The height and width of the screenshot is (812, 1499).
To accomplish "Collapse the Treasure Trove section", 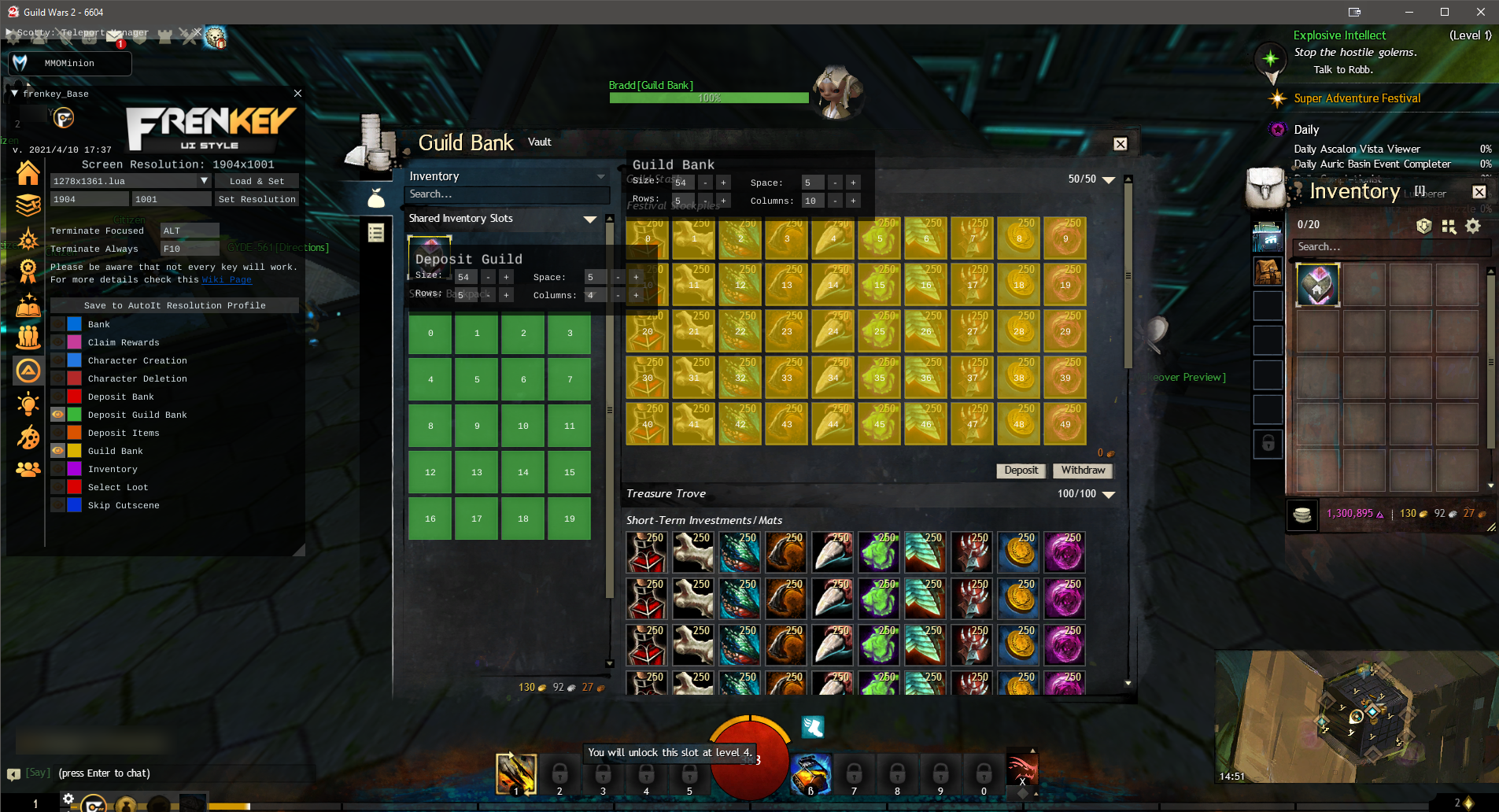I will (1109, 494).
